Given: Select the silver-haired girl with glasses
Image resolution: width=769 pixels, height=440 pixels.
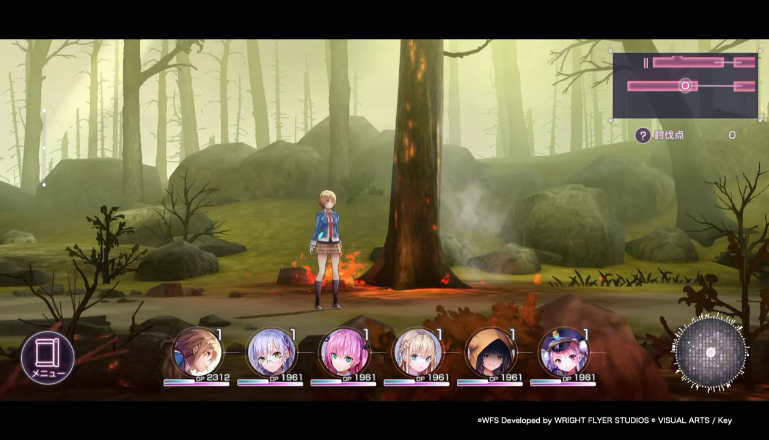Looking at the screenshot, I should pyautogui.click(x=270, y=352).
